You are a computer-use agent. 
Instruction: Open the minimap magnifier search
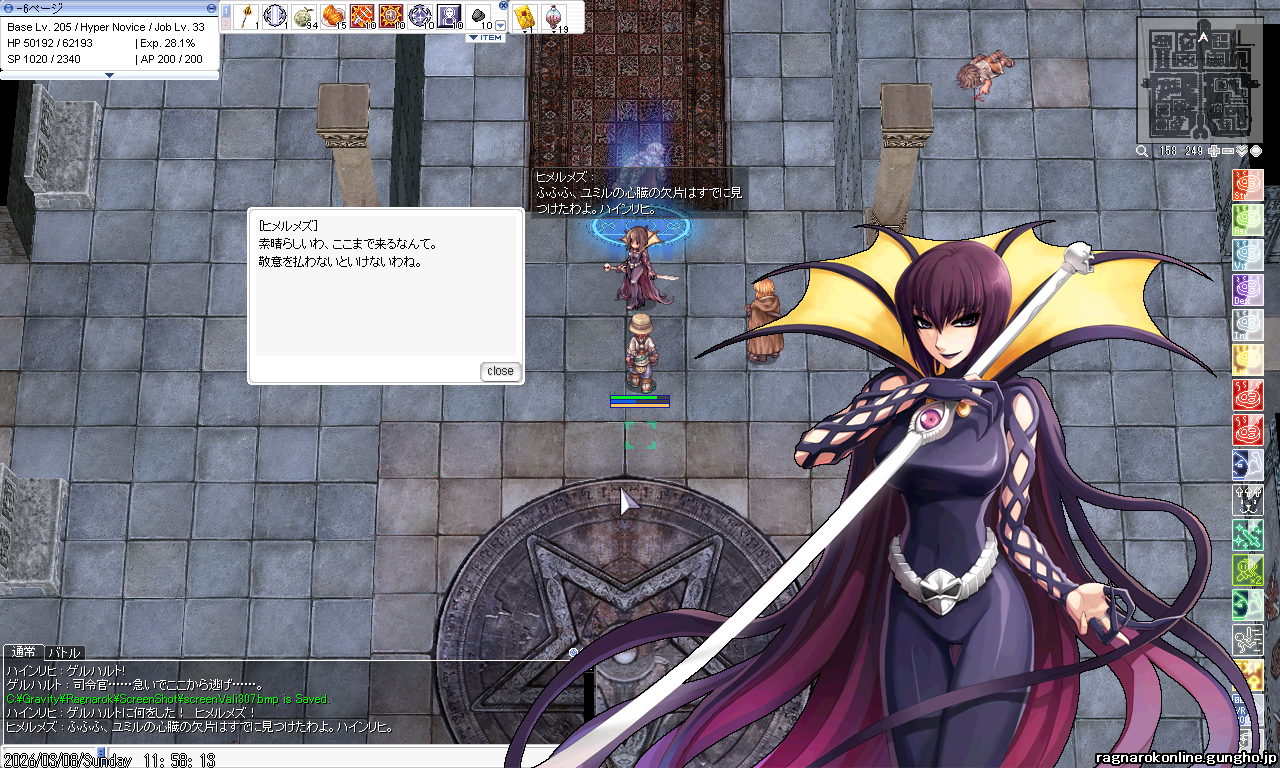coord(1142,151)
